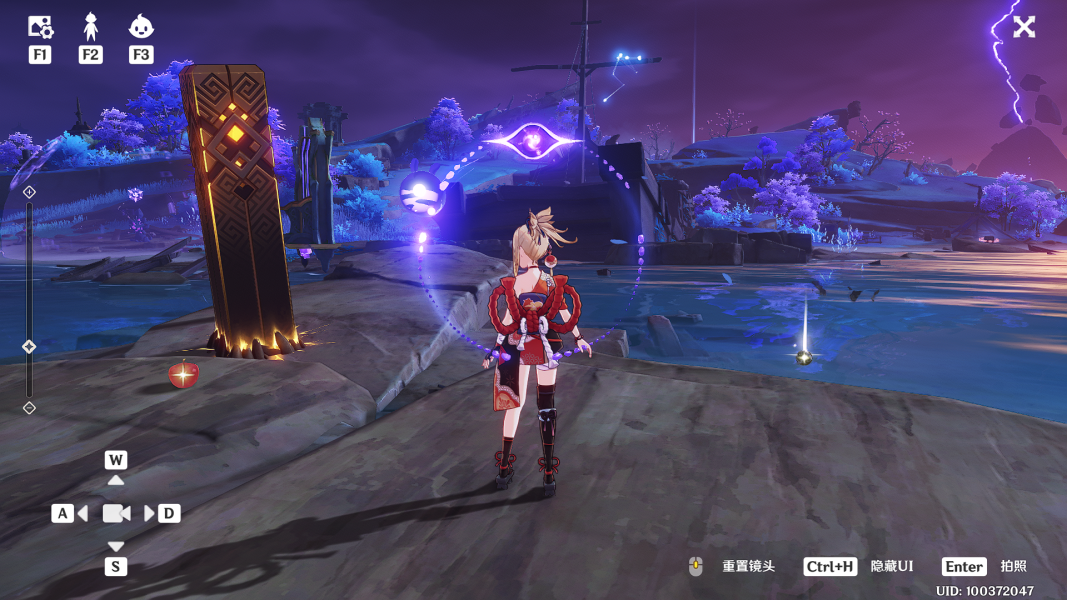
Task: Reset the camera with 重置镜头
Action: click(748, 567)
